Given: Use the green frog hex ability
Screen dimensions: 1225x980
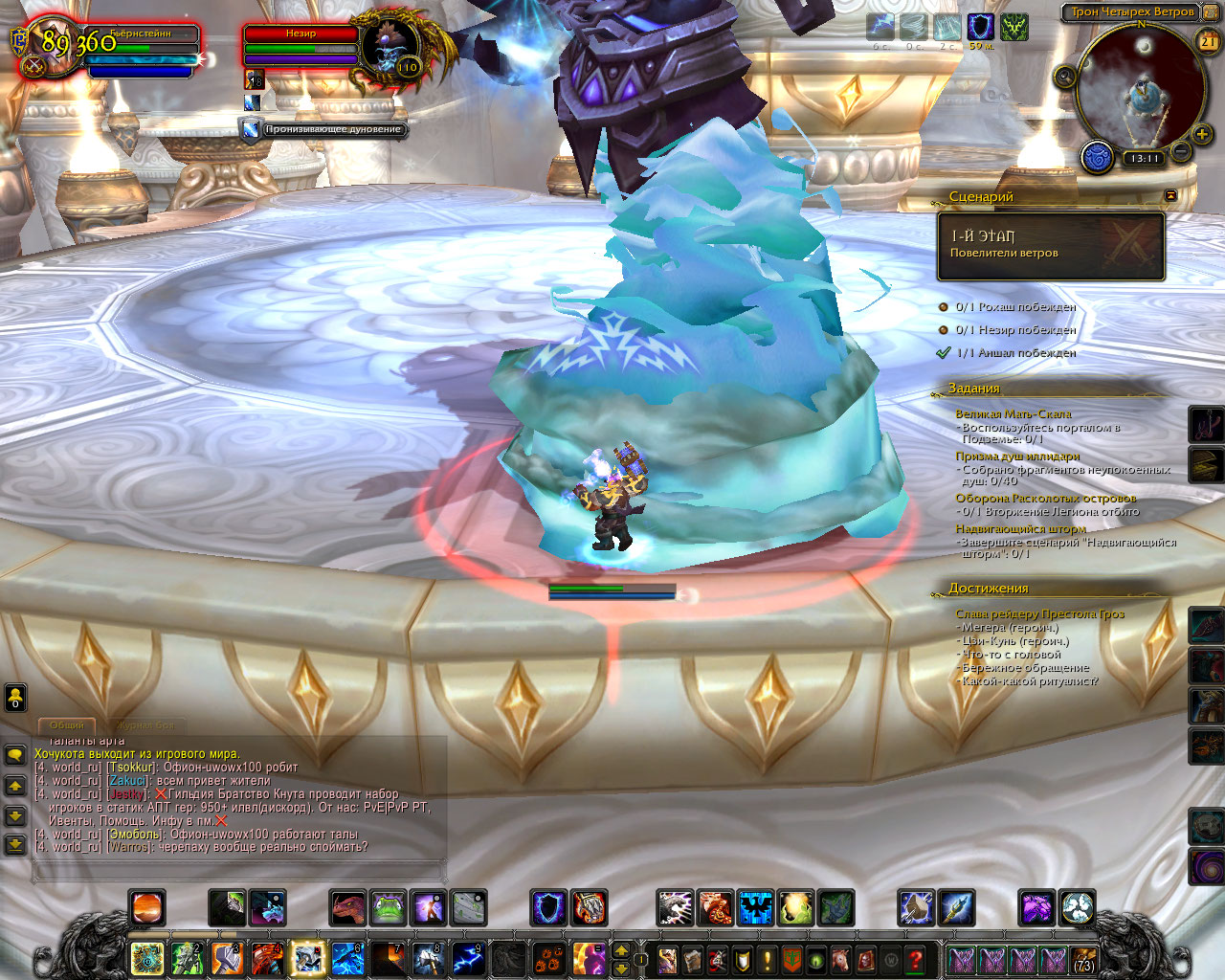Looking at the screenshot, I should pyautogui.click(x=389, y=908).
